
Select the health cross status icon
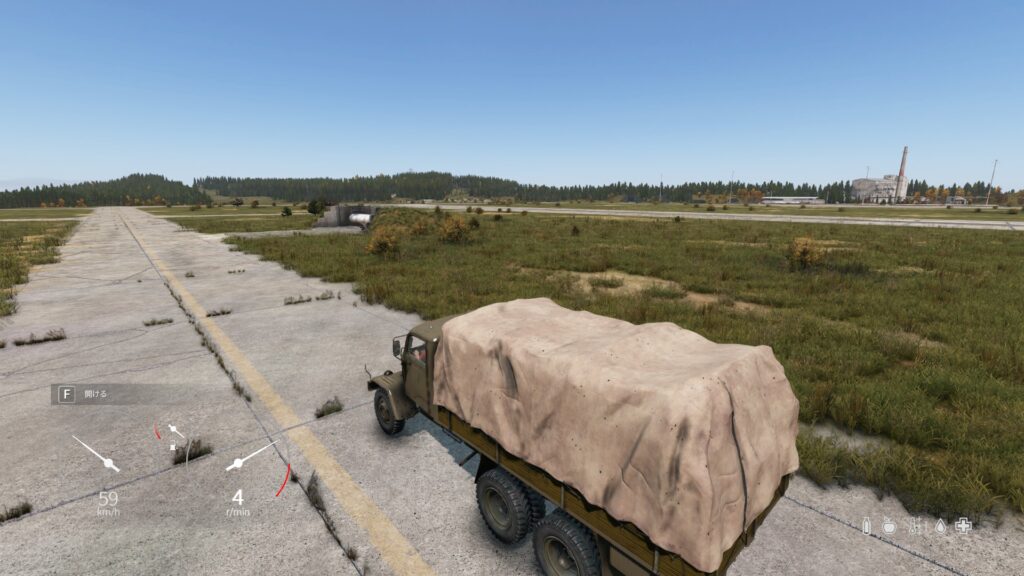click(963, 525)
